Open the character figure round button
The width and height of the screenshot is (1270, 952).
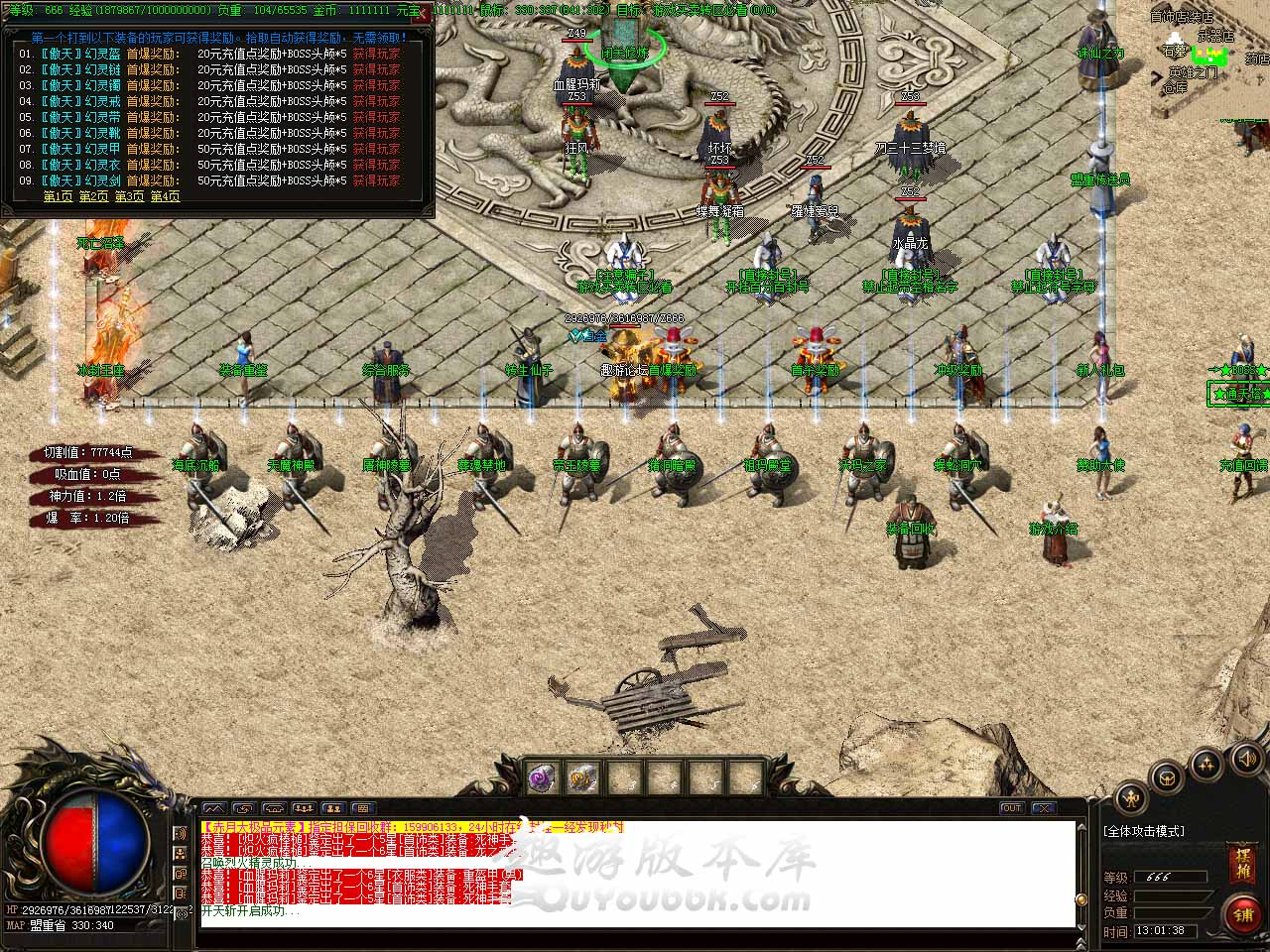(1131, 798)
